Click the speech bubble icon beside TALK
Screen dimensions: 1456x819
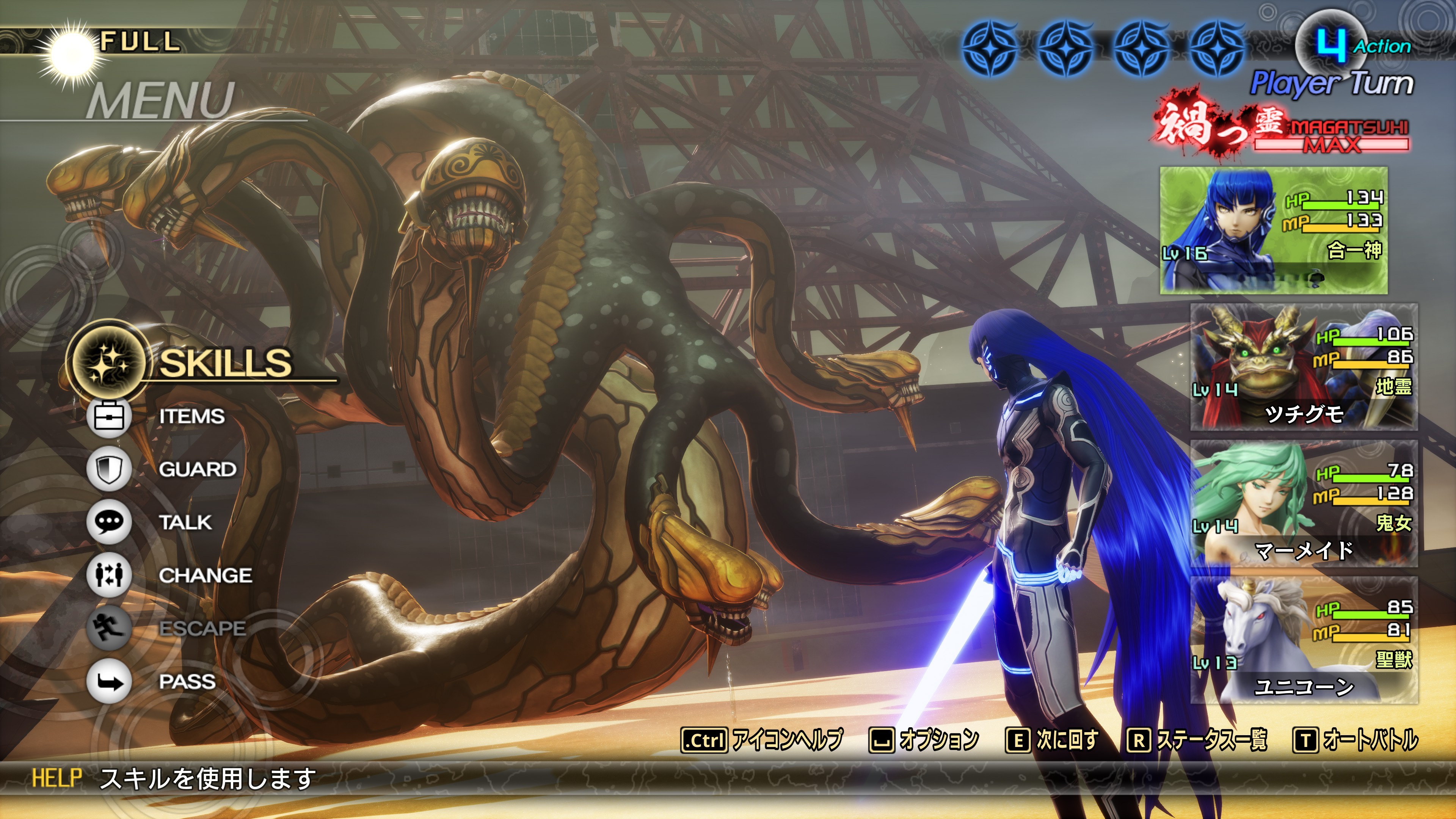(109, 522)
